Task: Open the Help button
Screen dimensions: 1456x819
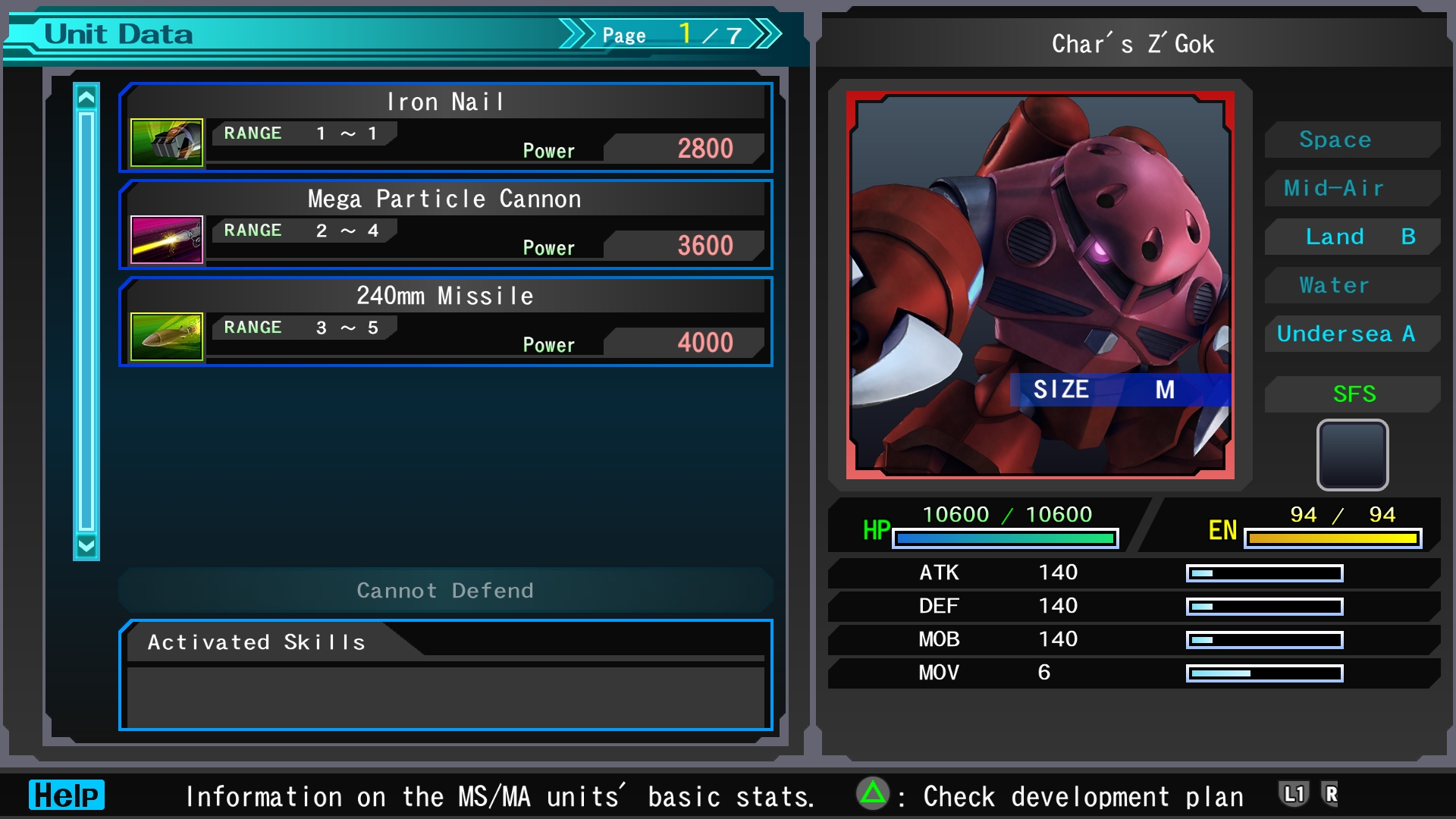Action: 67,795
